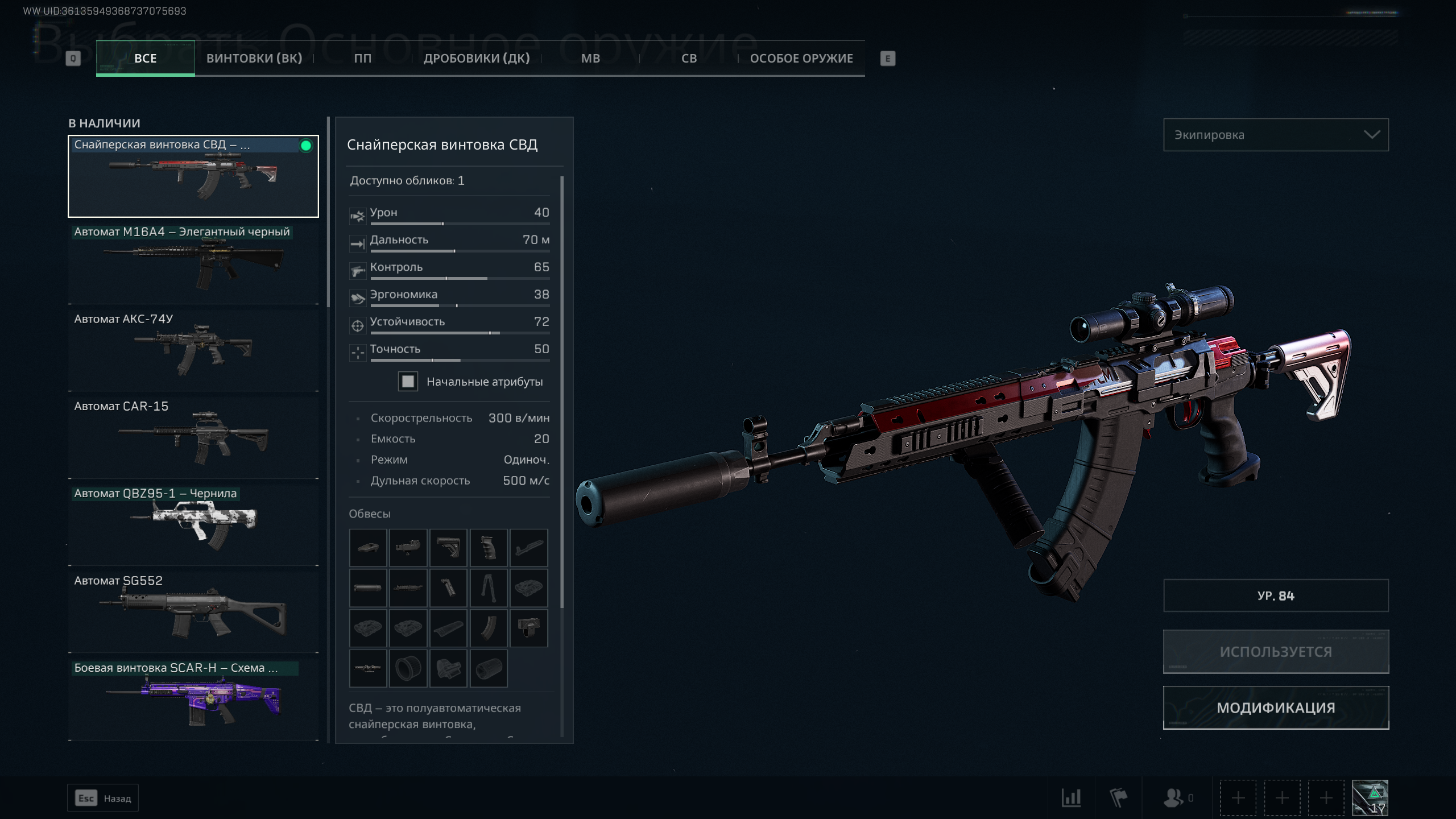
Task: Pick the Автомат CAR-15 entry
Action: [x=193, y=436]
